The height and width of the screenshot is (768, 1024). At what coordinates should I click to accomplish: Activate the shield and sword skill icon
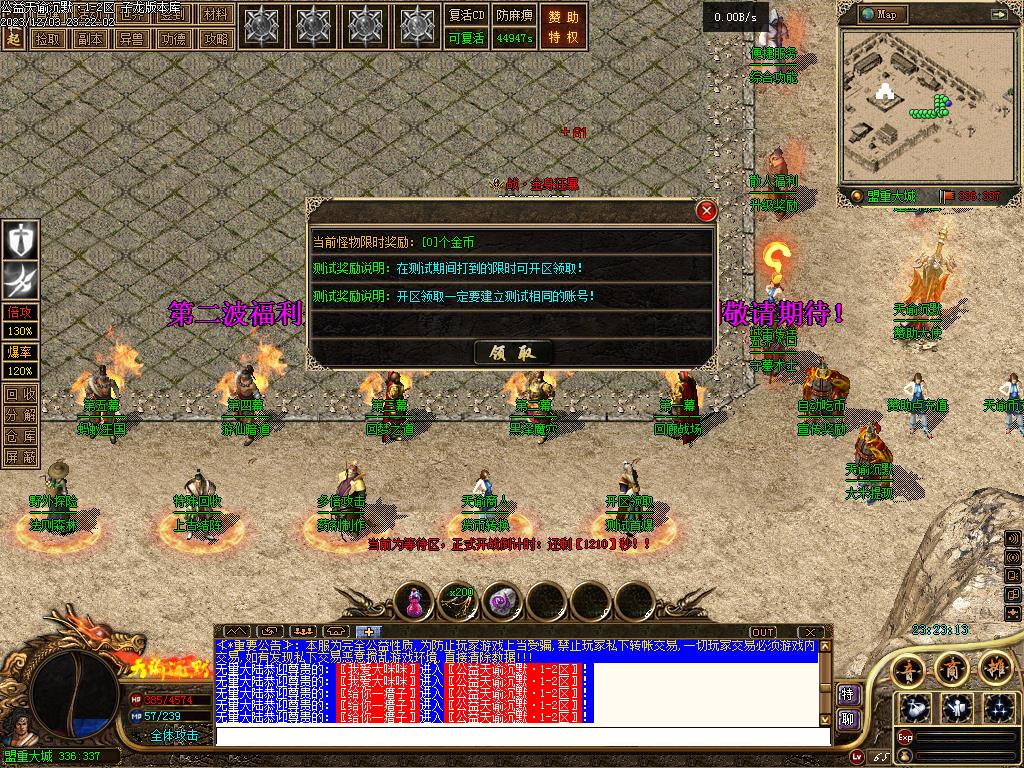(x=21, y=240)
